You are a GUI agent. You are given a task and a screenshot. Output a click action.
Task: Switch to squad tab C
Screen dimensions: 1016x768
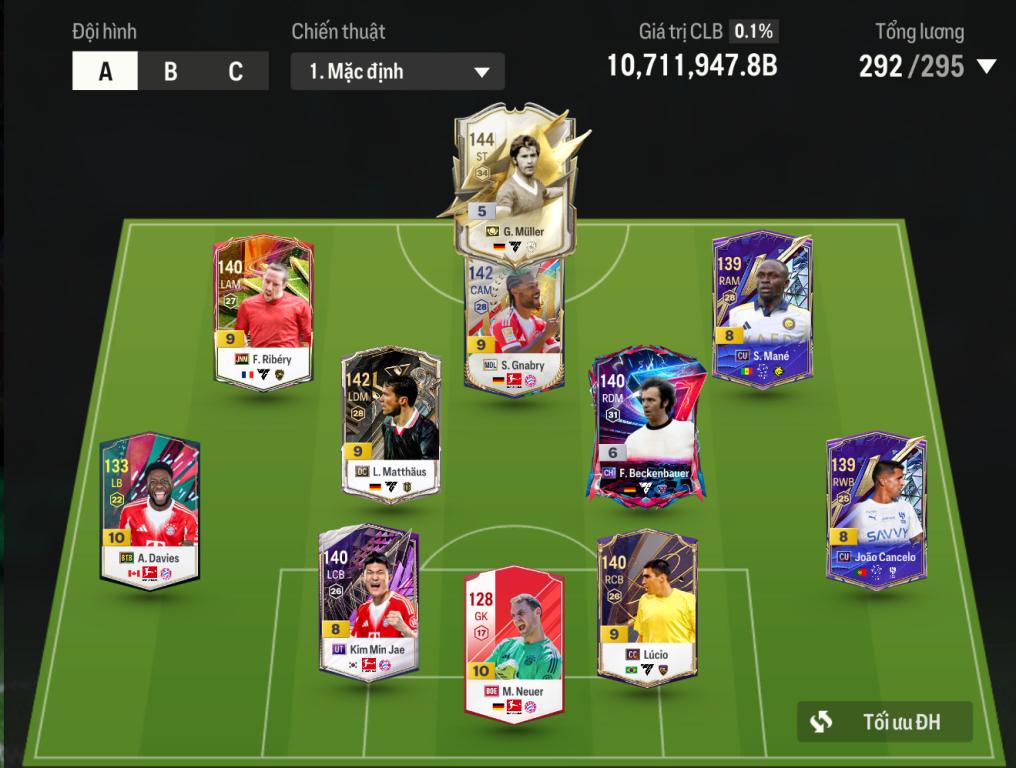click(x=235, y=71)
